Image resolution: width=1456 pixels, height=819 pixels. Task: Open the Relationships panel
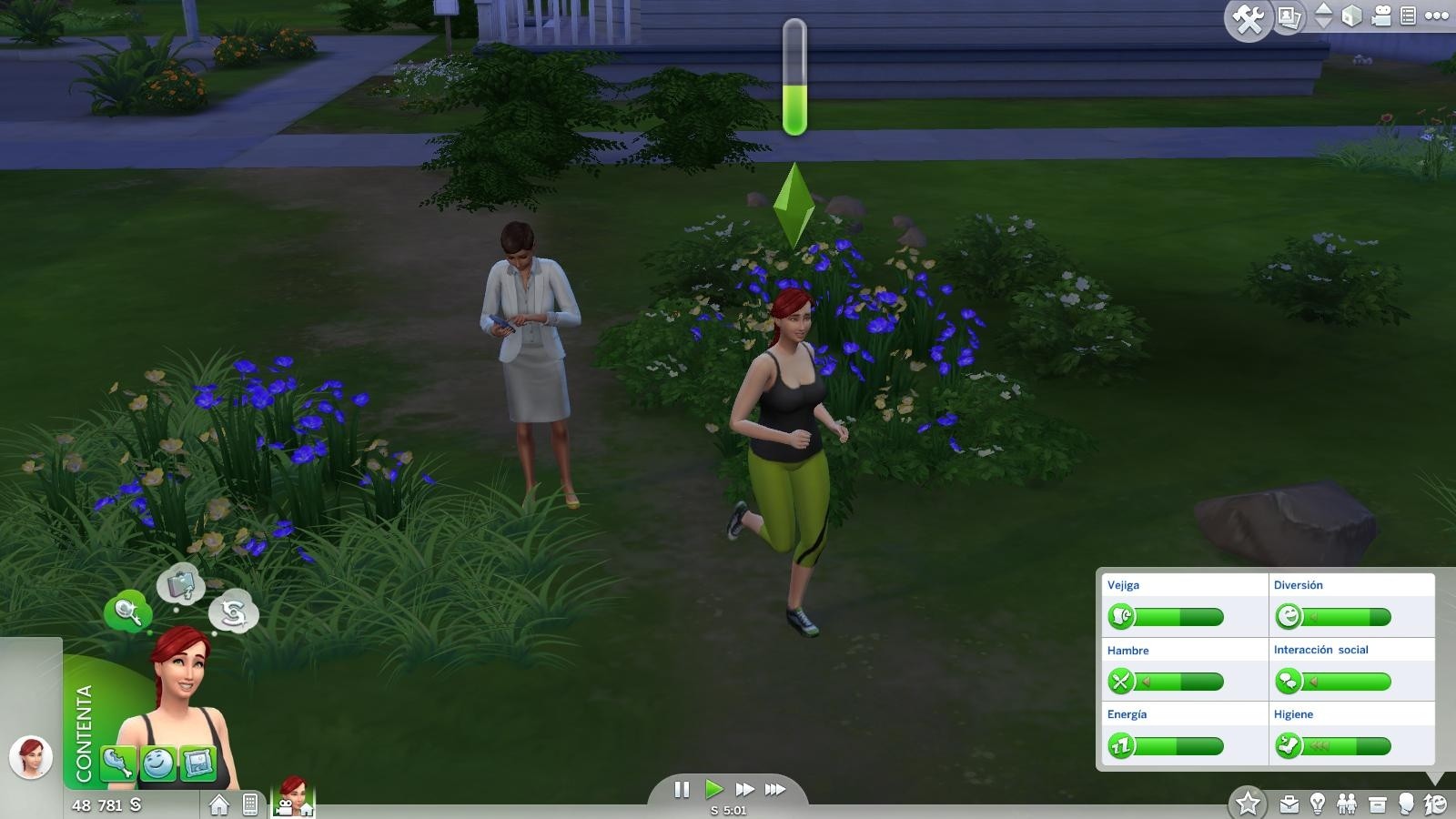1347,804
